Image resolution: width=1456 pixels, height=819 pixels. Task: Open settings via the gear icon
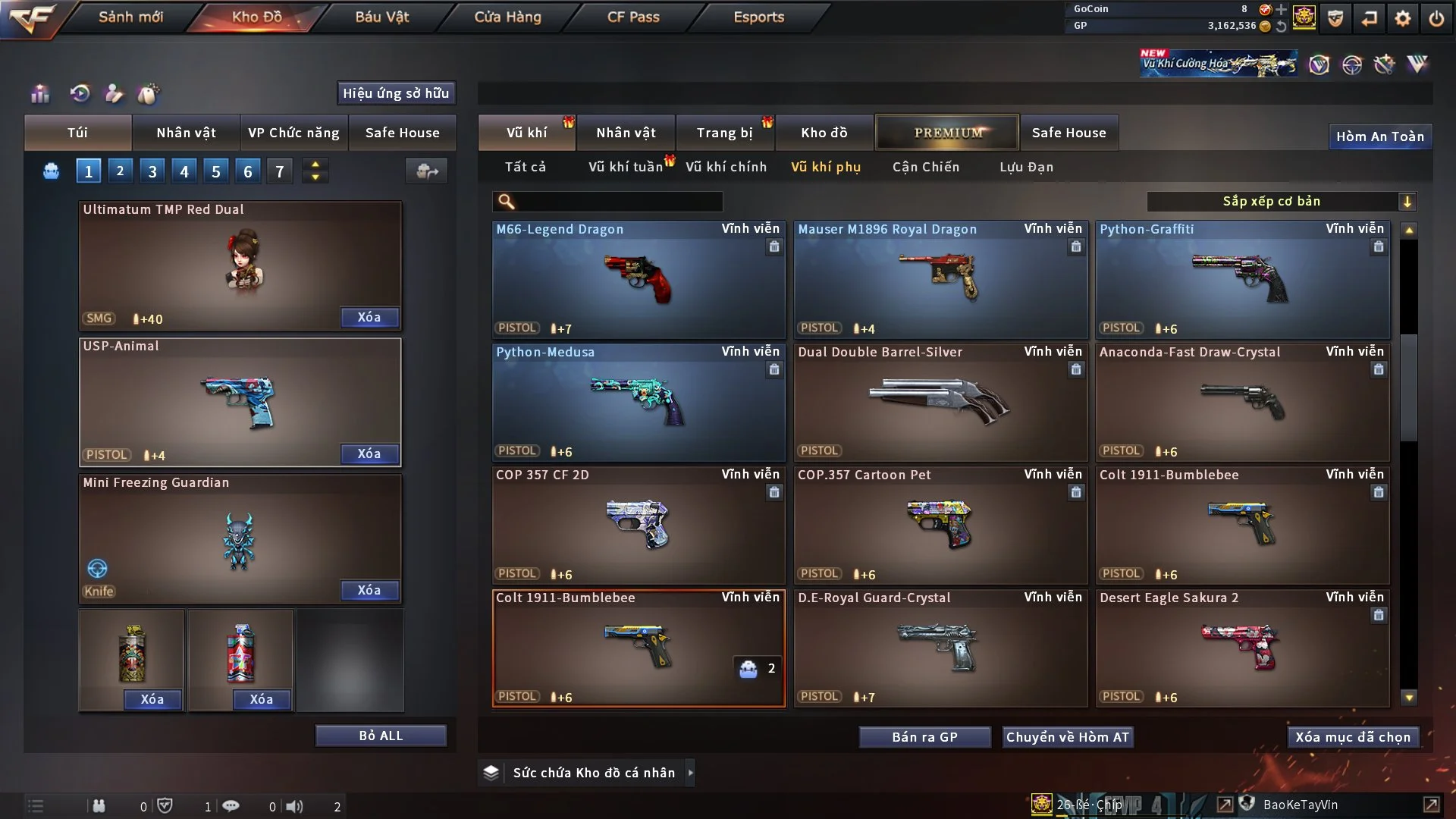(x=1403, y=18)
